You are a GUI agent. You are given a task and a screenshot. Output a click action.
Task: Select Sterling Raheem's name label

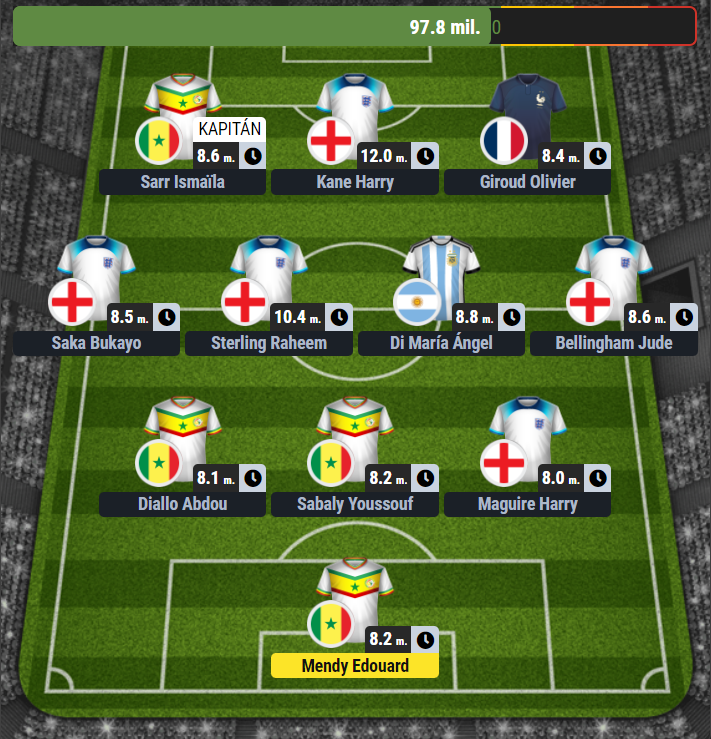pyautogui.click(x=269, y=343)
